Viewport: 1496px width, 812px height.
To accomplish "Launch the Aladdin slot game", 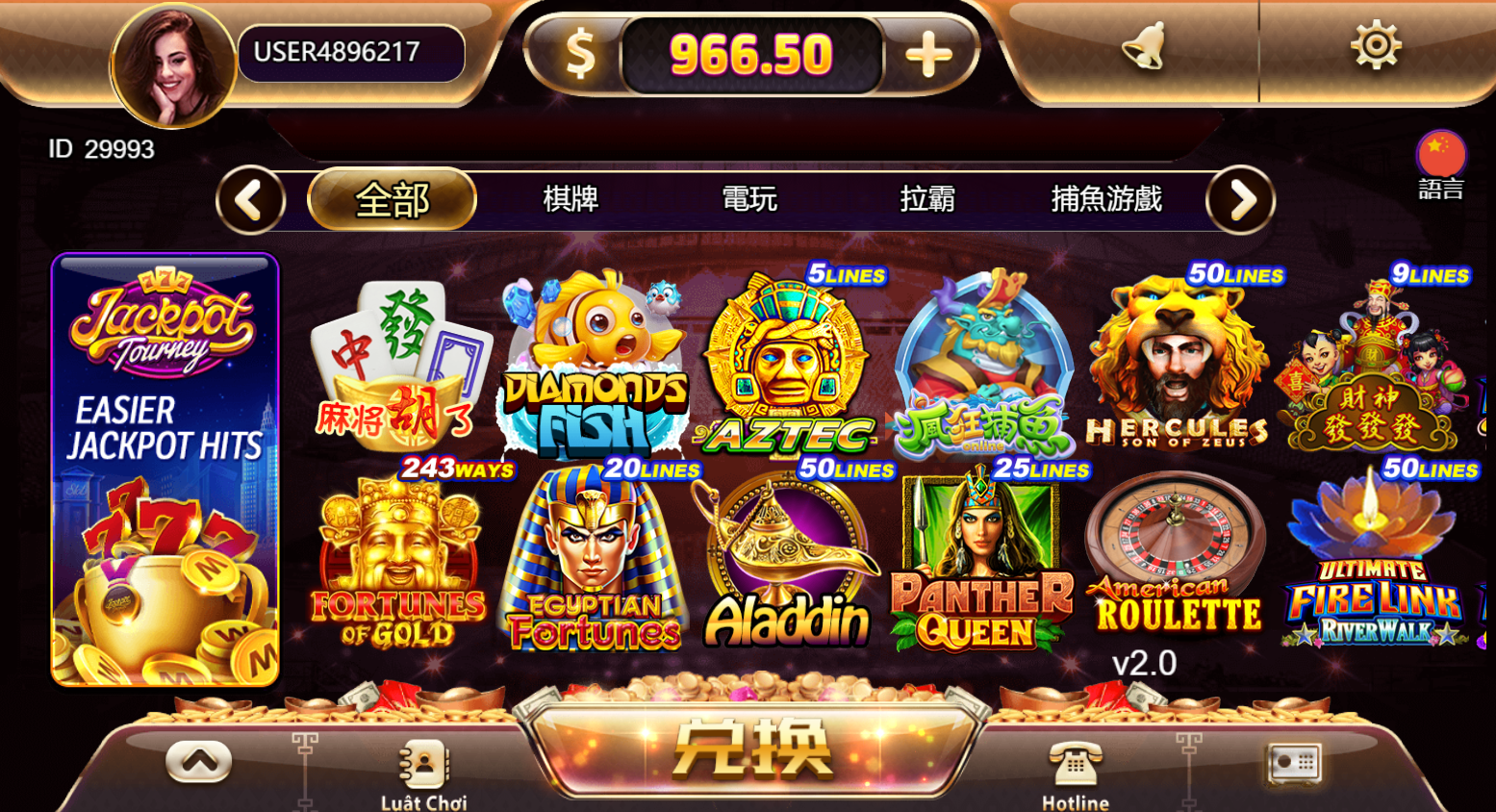I will point(786,558).
